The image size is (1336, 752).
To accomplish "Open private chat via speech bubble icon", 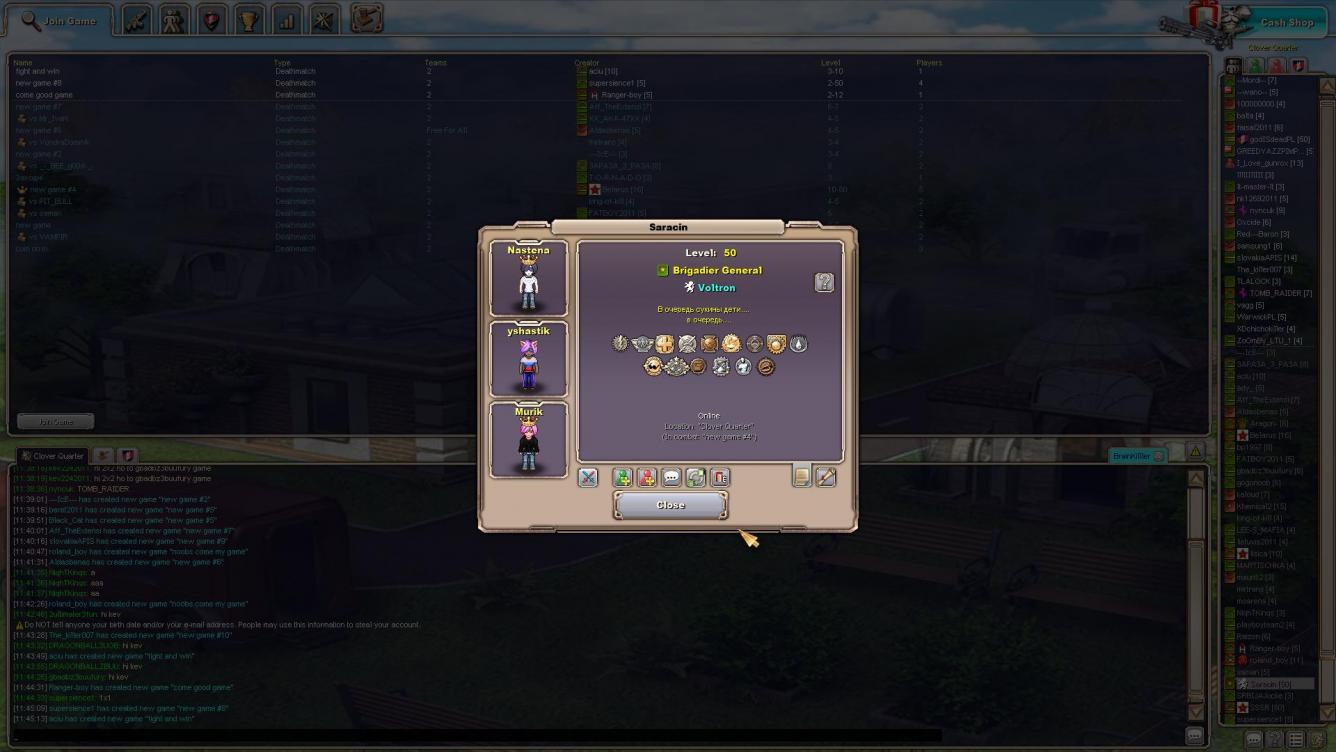I will (671, 478).
